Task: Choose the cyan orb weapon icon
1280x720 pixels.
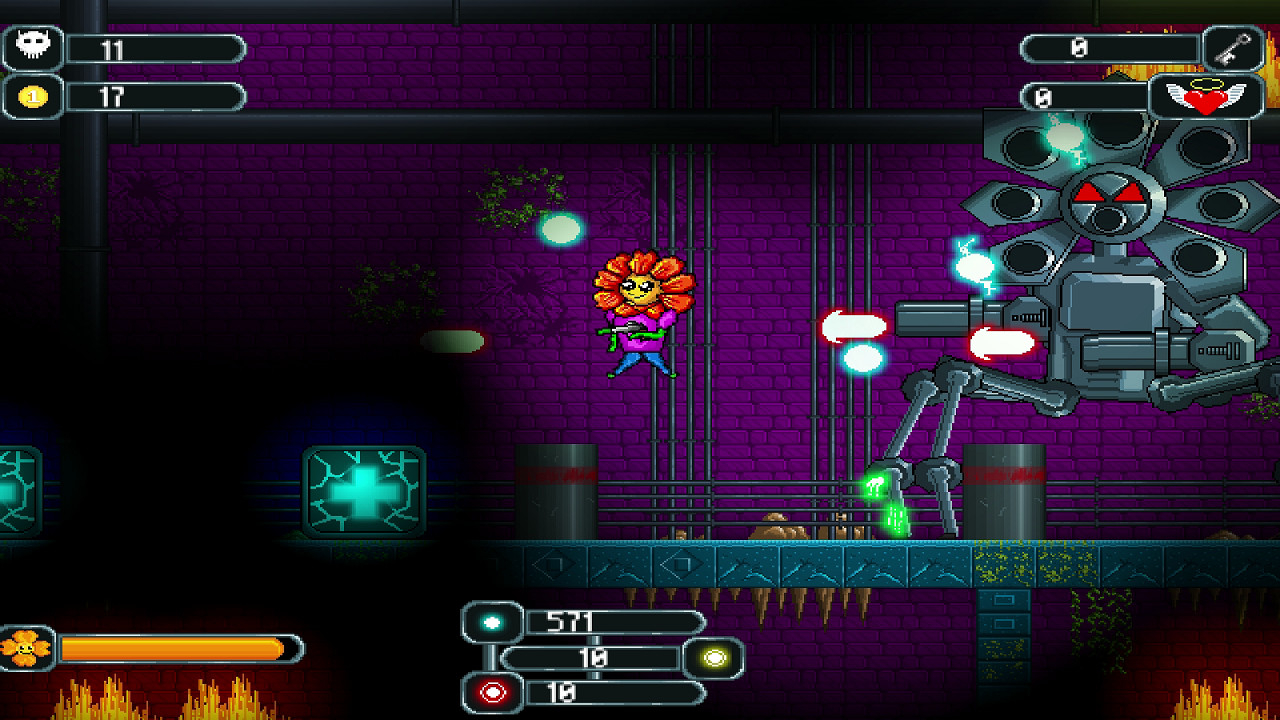Action: pos(492,622)
